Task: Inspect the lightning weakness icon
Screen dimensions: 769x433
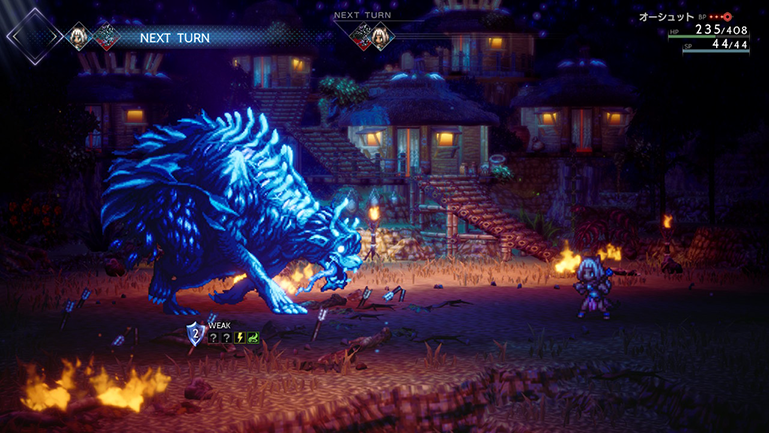Action: coord(239,339)
